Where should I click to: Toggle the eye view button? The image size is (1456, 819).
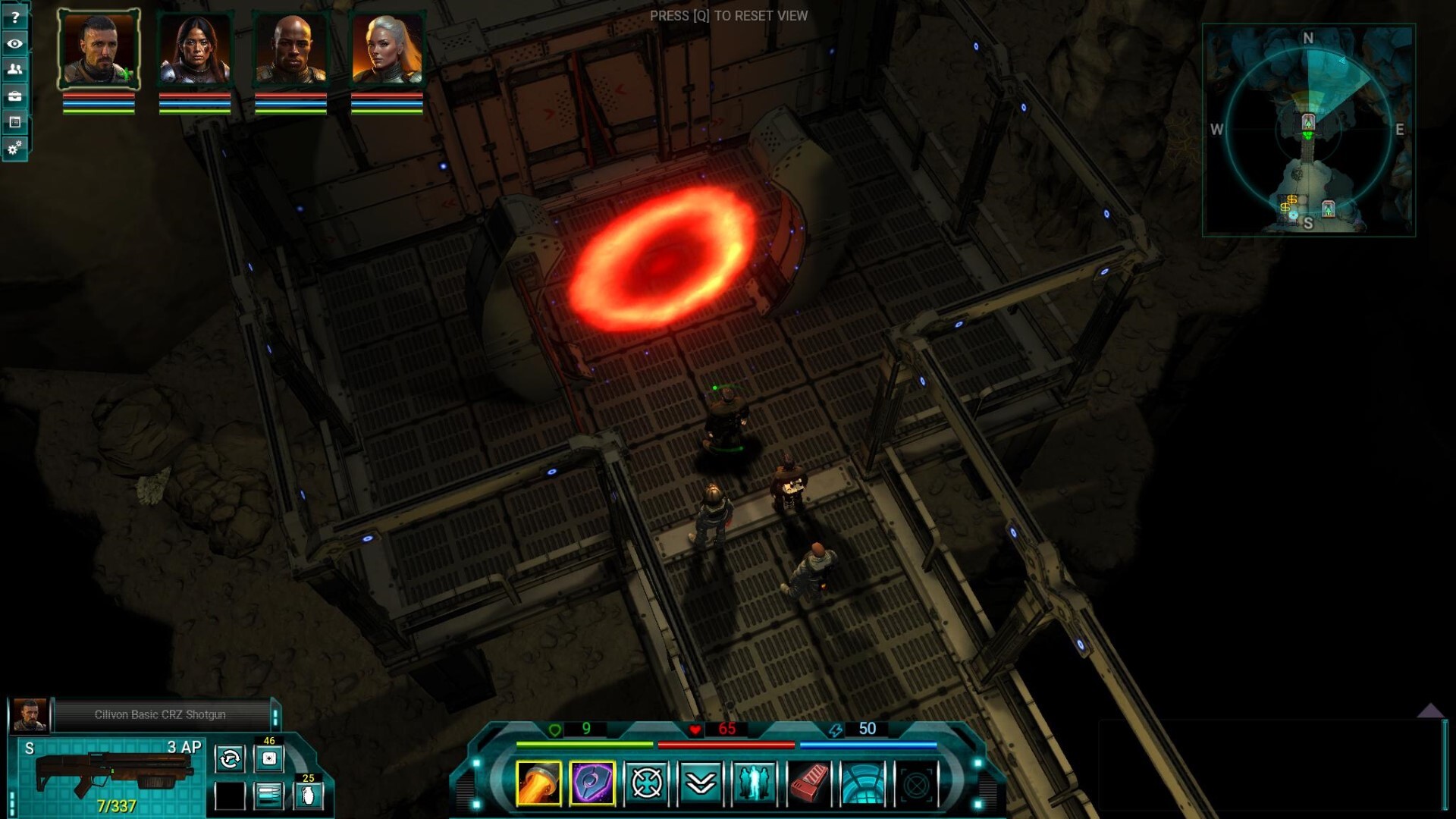click(14, 43)
